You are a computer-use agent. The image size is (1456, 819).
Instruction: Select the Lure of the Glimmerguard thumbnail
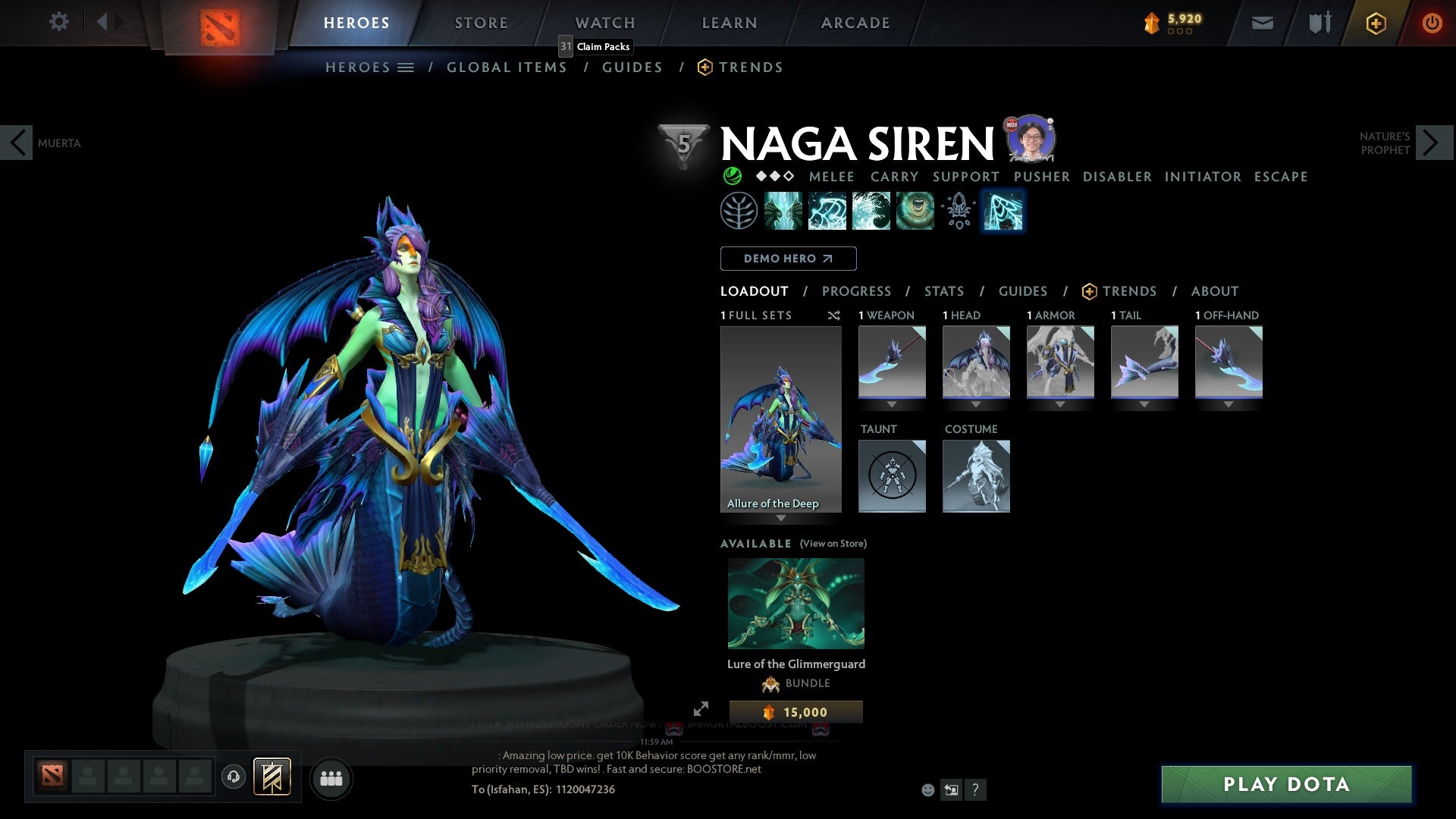pyautogui.click(x=795, y=603)
